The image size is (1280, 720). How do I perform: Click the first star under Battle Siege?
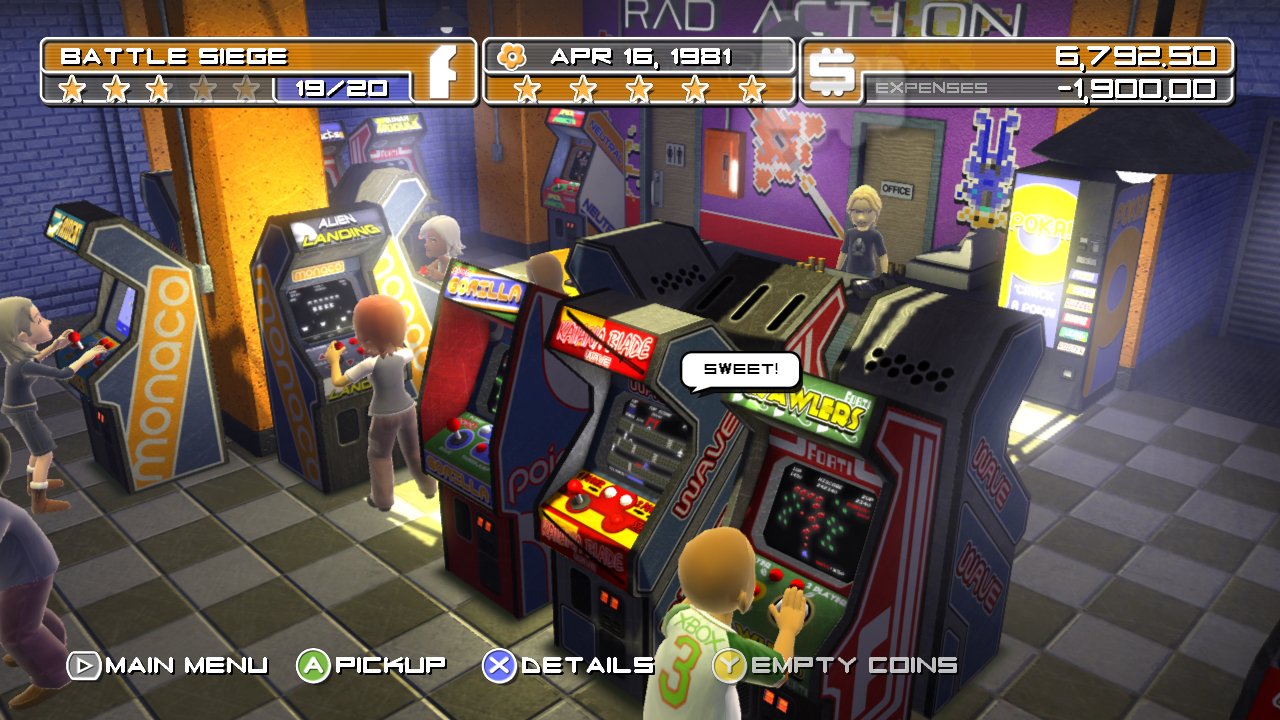(x=74, y=88)
